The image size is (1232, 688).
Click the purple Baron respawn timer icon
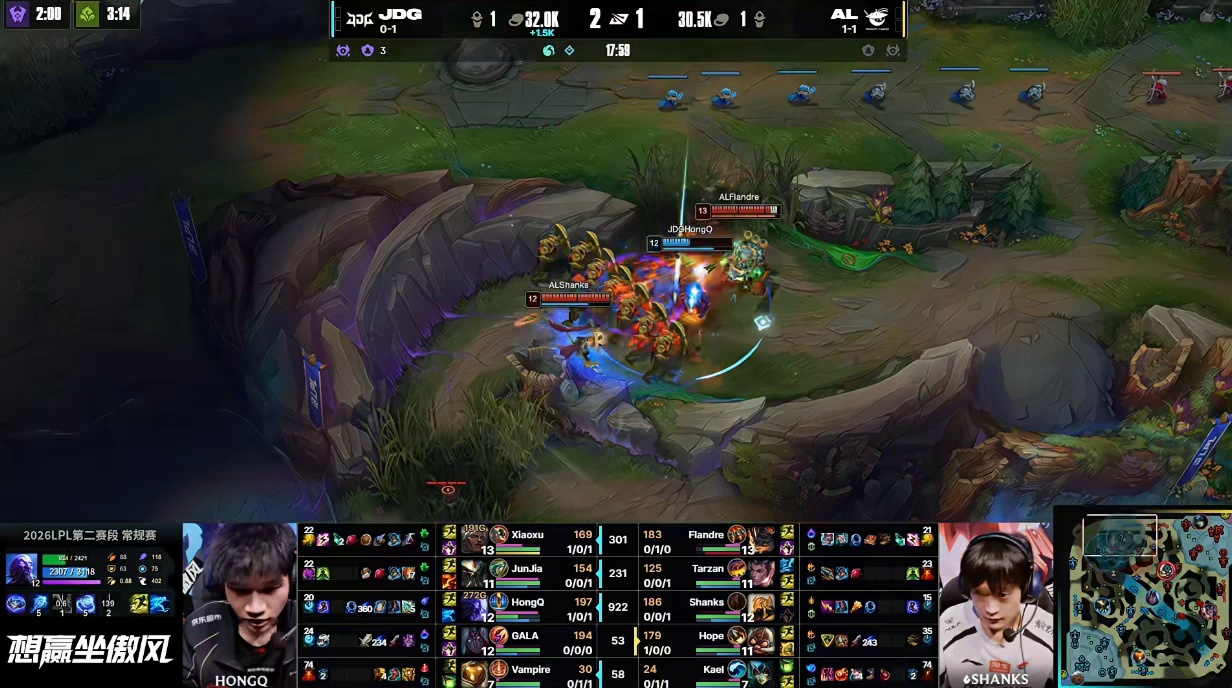(18, 15)
